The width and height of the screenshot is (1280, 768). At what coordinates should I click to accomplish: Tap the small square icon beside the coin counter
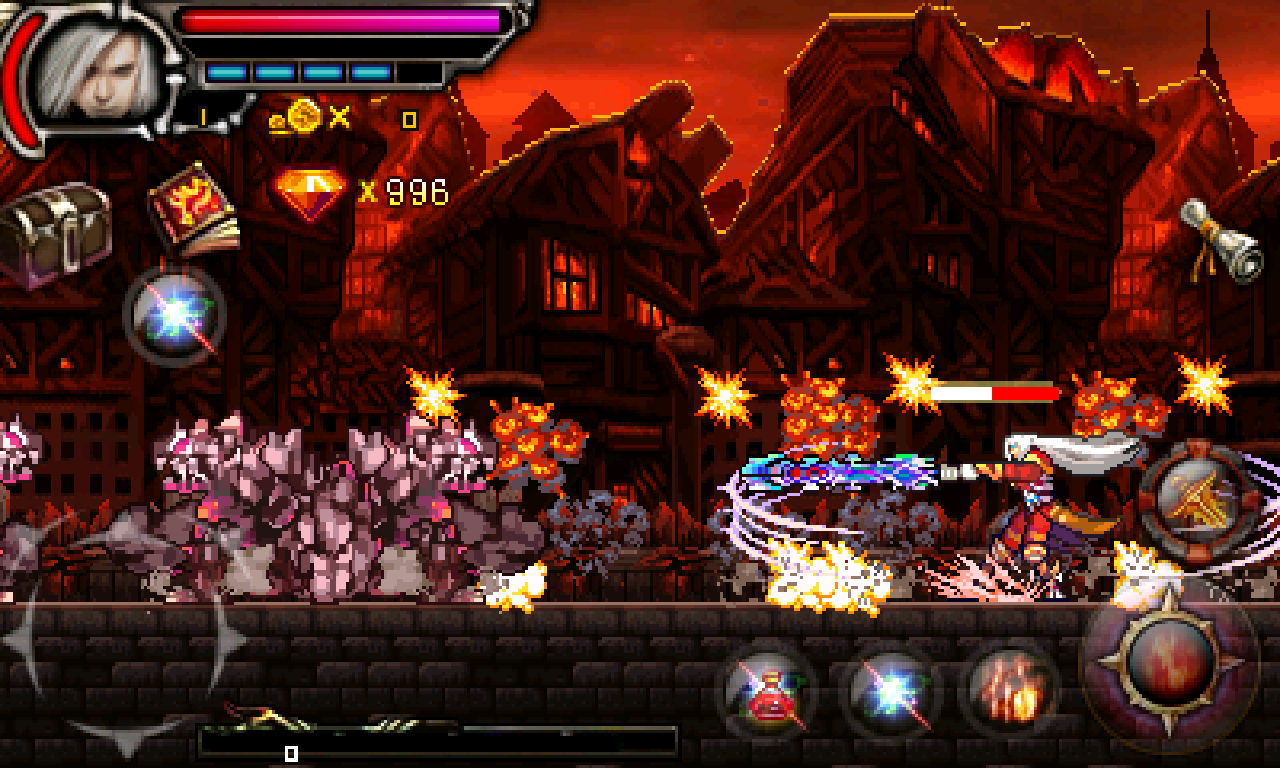click(410, 120)
